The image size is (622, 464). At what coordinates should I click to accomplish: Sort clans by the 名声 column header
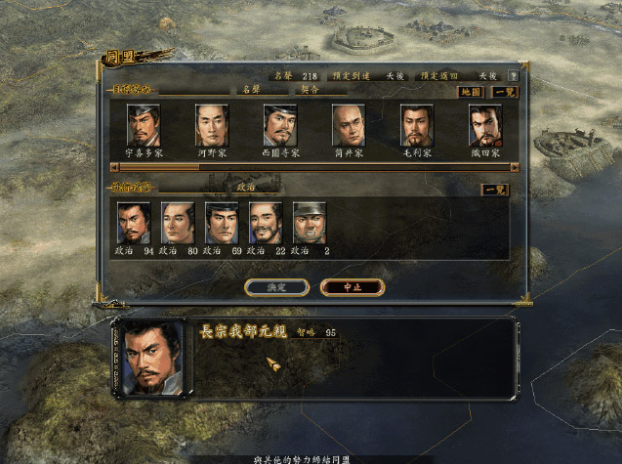(249, 89)
